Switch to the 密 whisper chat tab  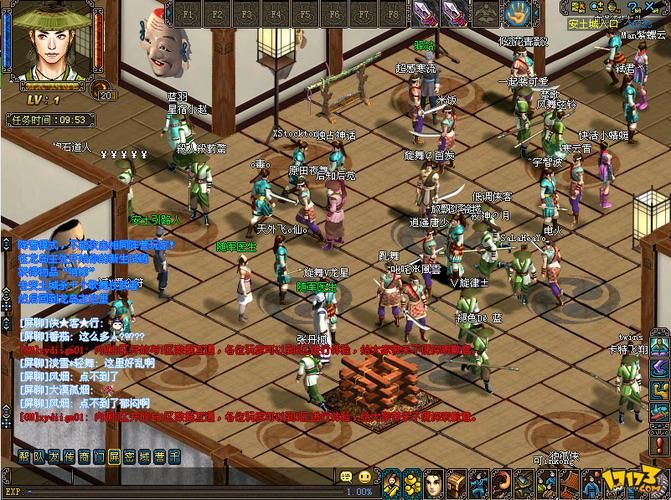129,456
